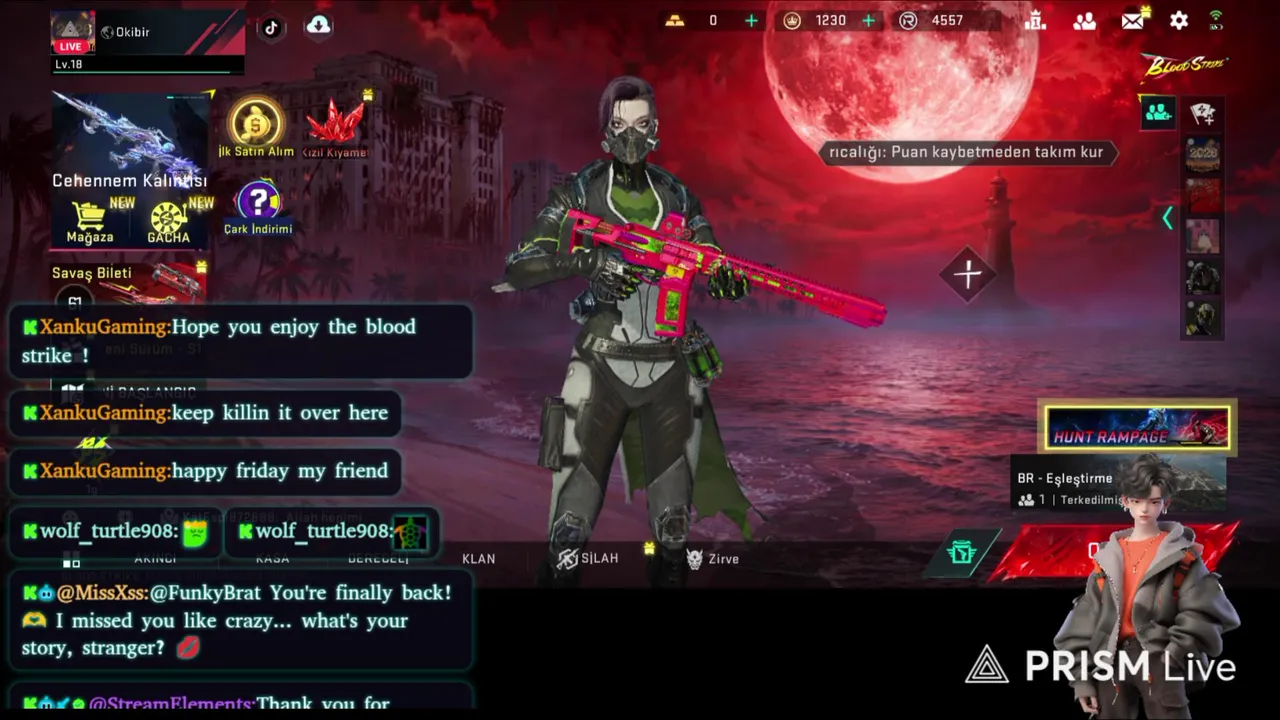The image size is (1280, 720).
Task: Collapse the right event panel via chevron
Action: coord(1168,218)
